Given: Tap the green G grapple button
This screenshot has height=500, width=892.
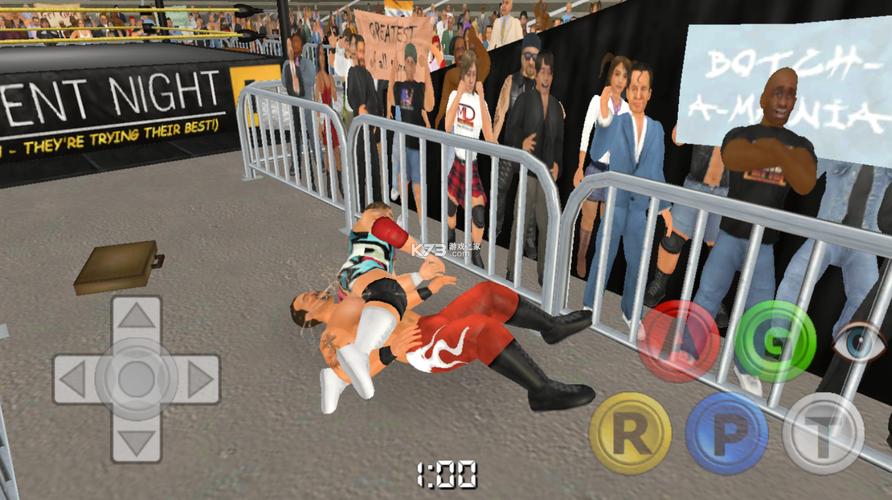Looking at the screenshot, I should pyautogui.click(x=775, y=342).
